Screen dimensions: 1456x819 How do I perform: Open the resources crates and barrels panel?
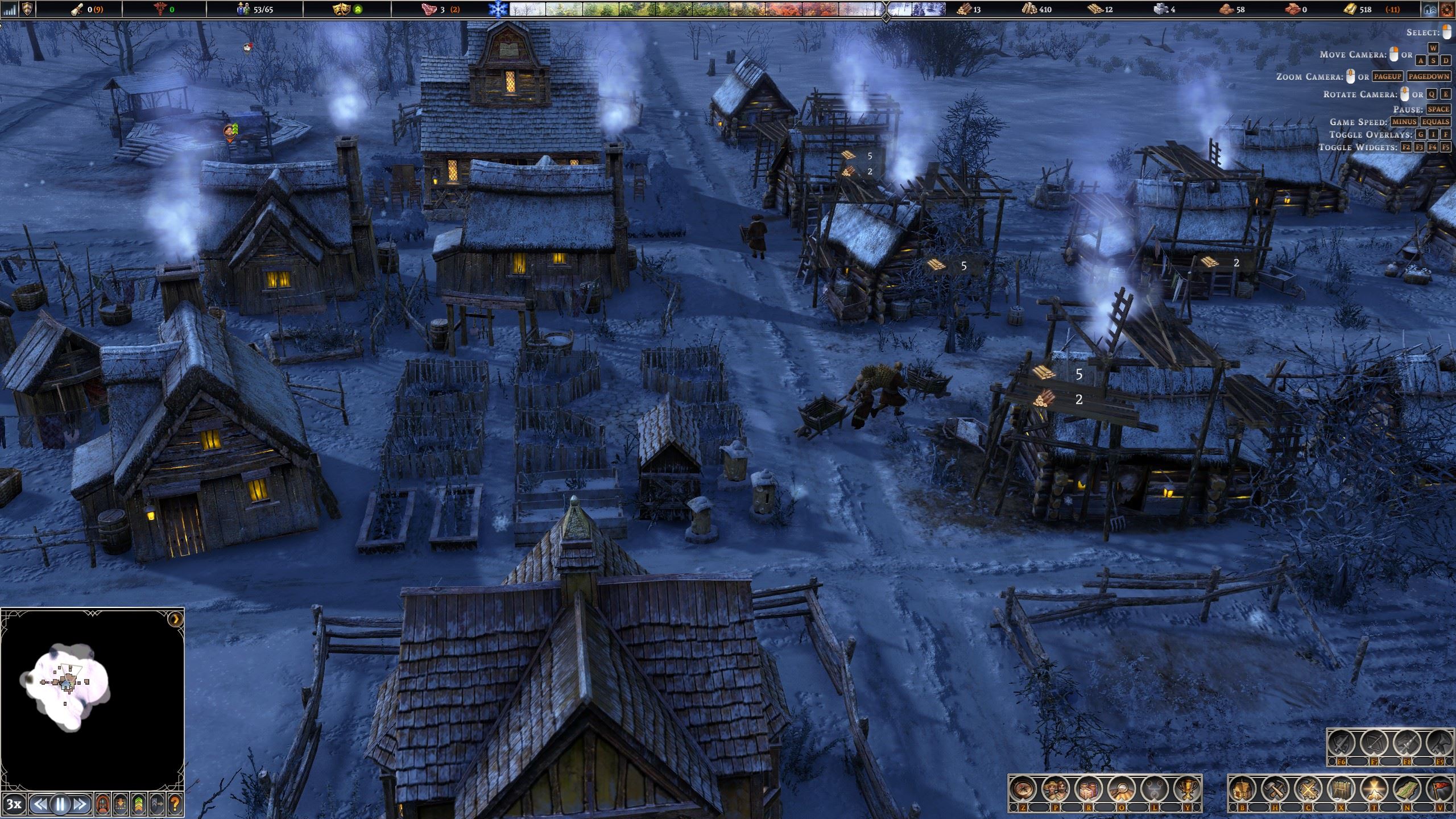[x=1088, y=789]
